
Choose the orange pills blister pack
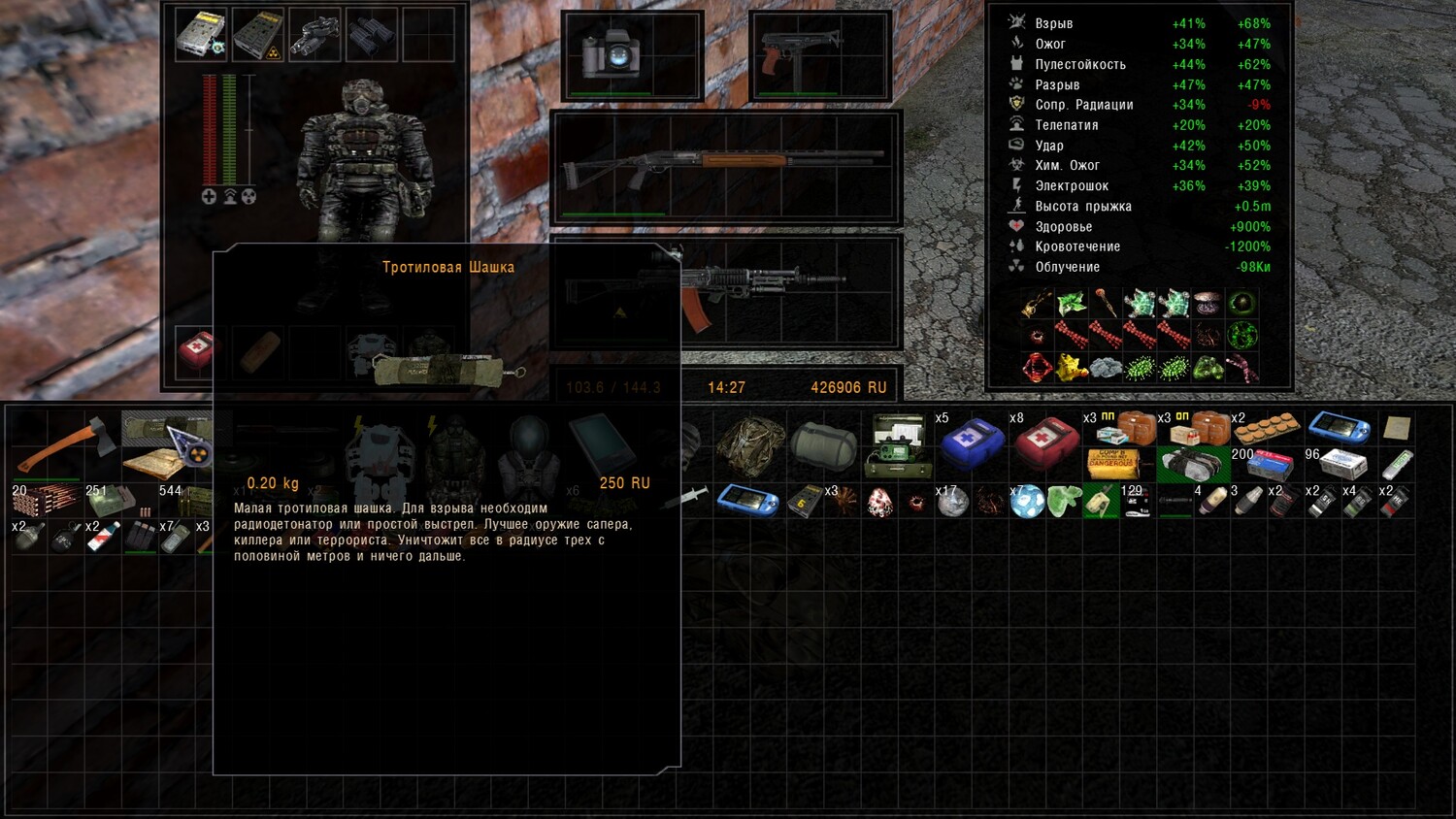[x=1268, y=428]
